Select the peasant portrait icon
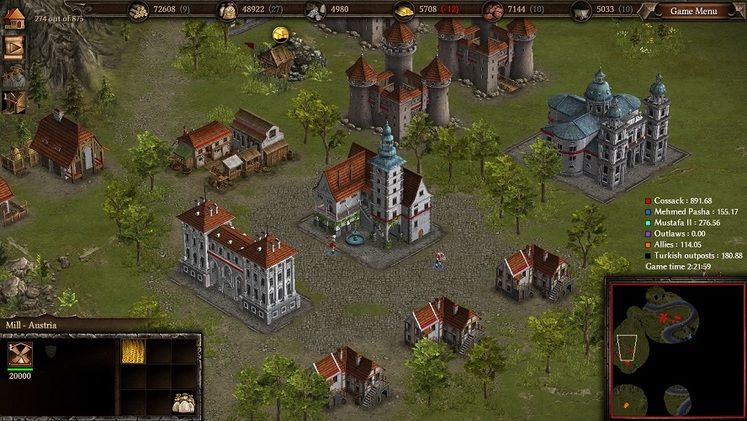 coord(14,75)
